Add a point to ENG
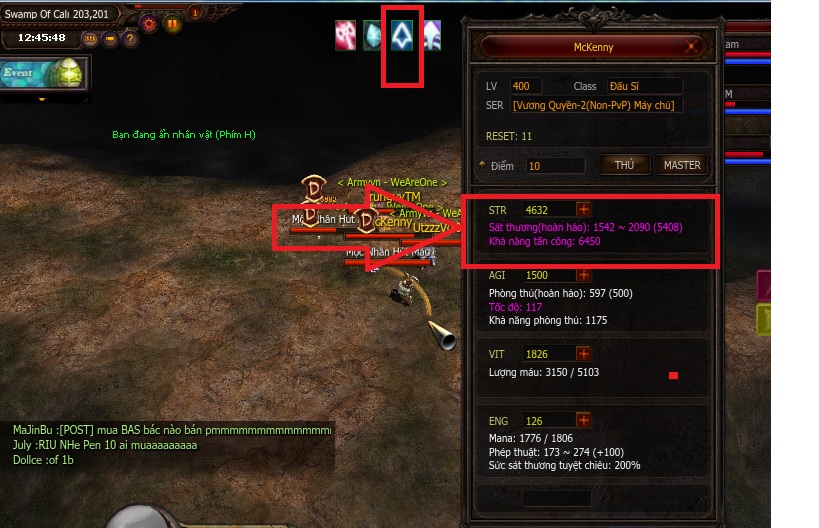The height and width of the screenshot is (528, 819). coord(584,421)
